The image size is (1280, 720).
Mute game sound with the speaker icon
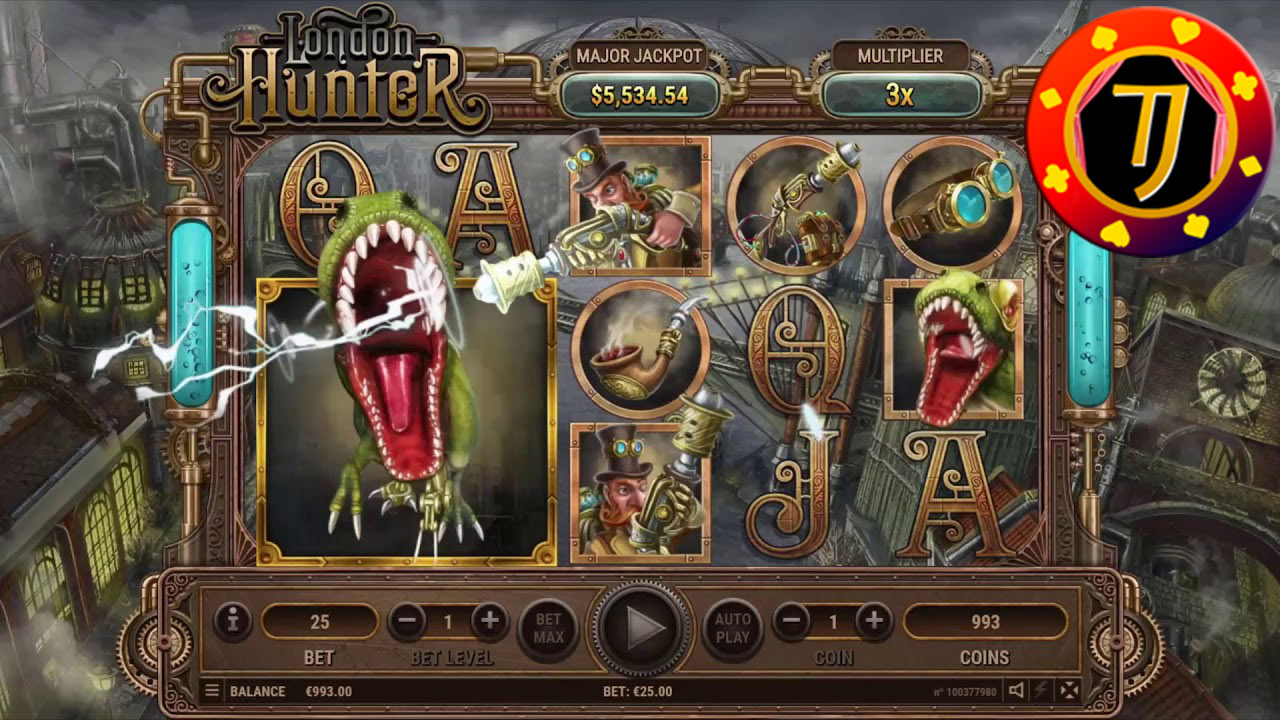(1016, 690)
